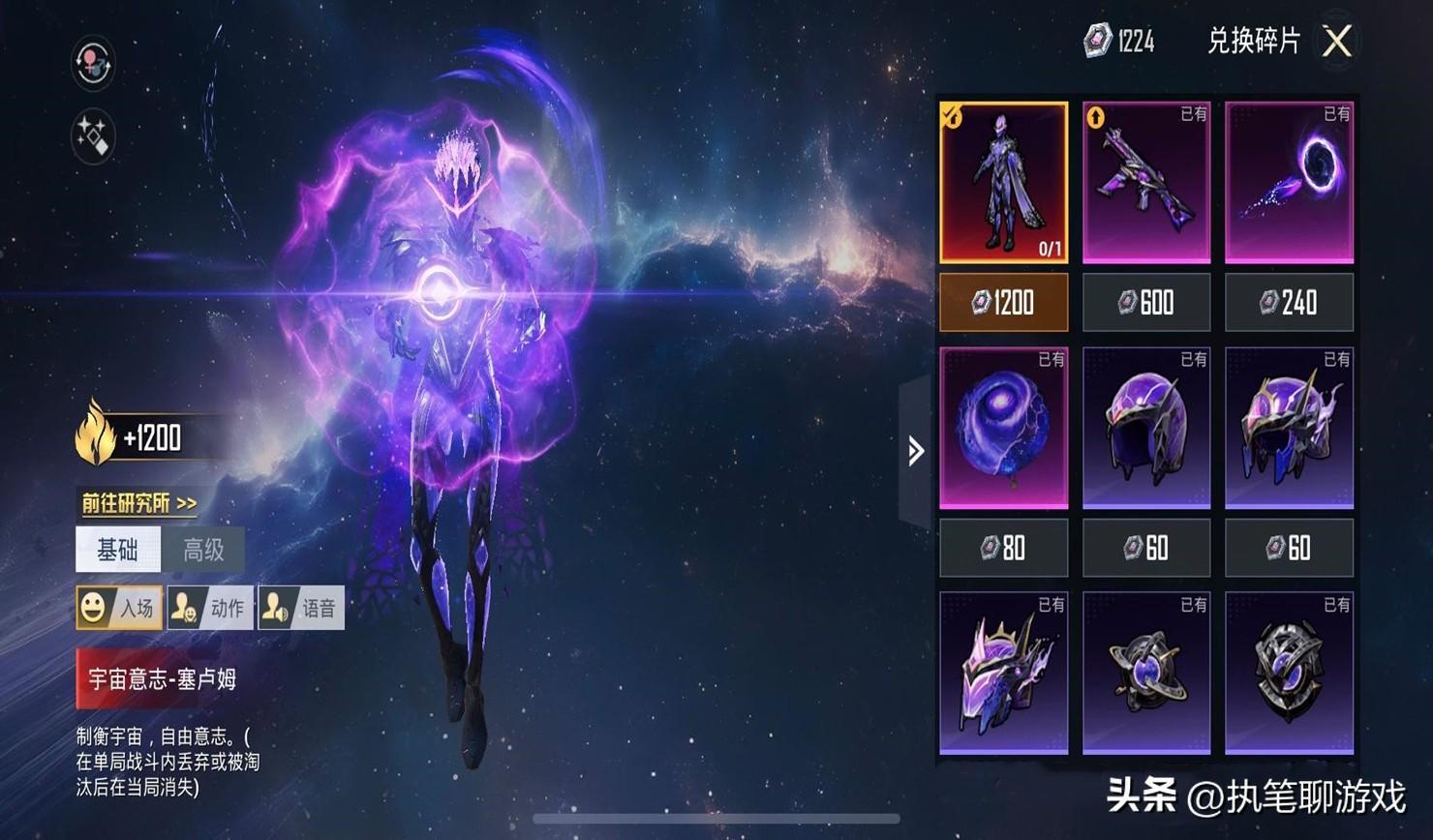Open the 前往研究所 link
This screenshot has height=840, width=1433.
pos(138,503)
